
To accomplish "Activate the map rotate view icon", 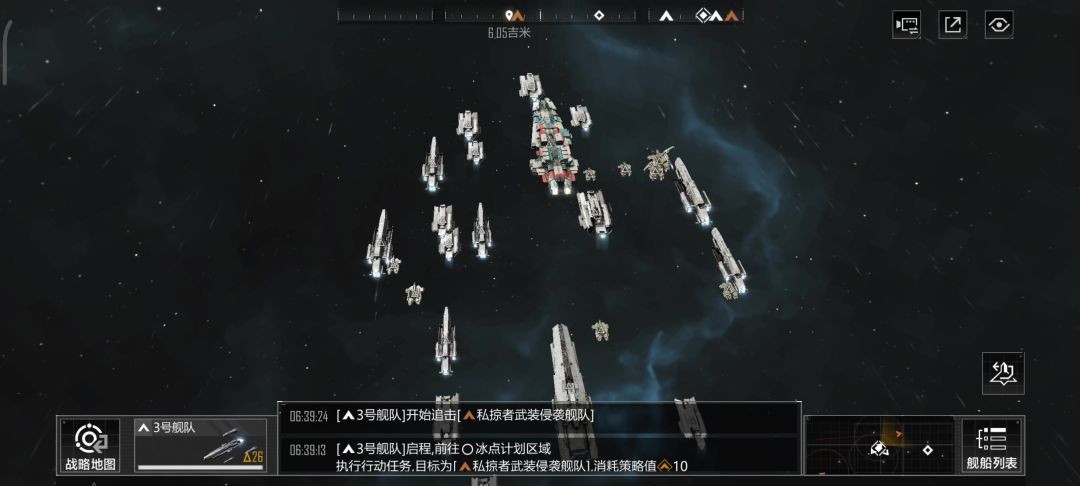I will [1003, 373].
